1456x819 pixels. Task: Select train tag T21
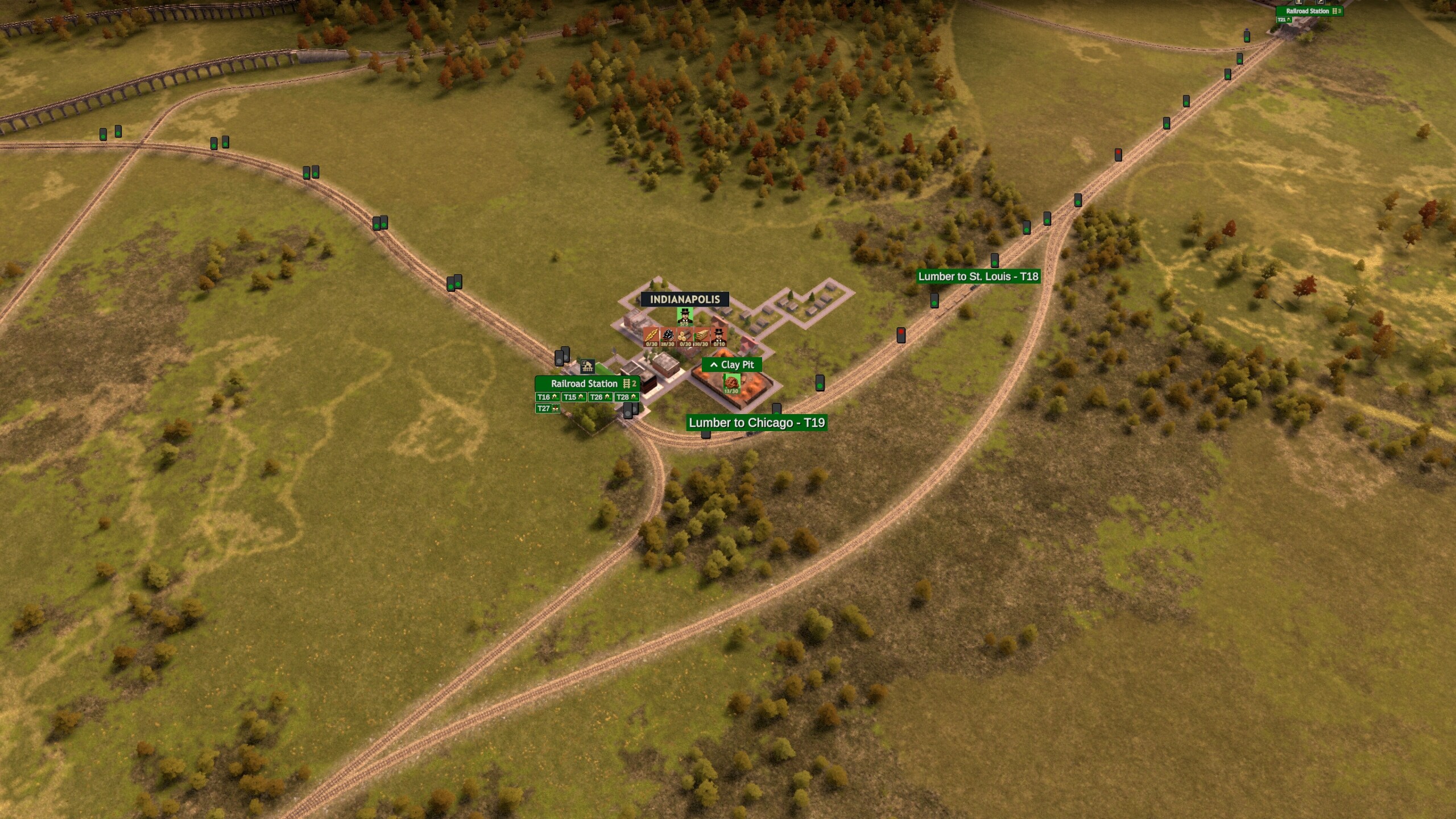click(1283, 20)
